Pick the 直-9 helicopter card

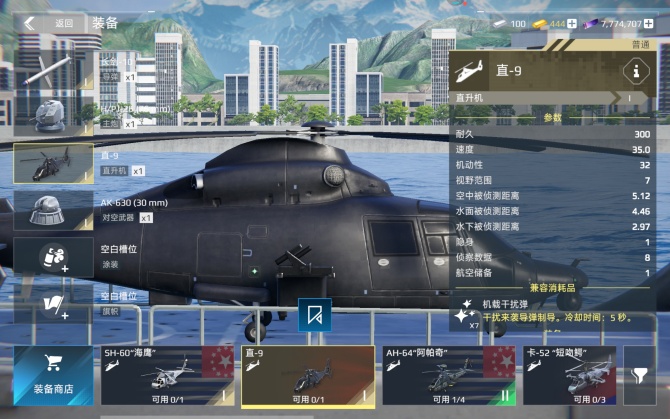coord(307,375)
